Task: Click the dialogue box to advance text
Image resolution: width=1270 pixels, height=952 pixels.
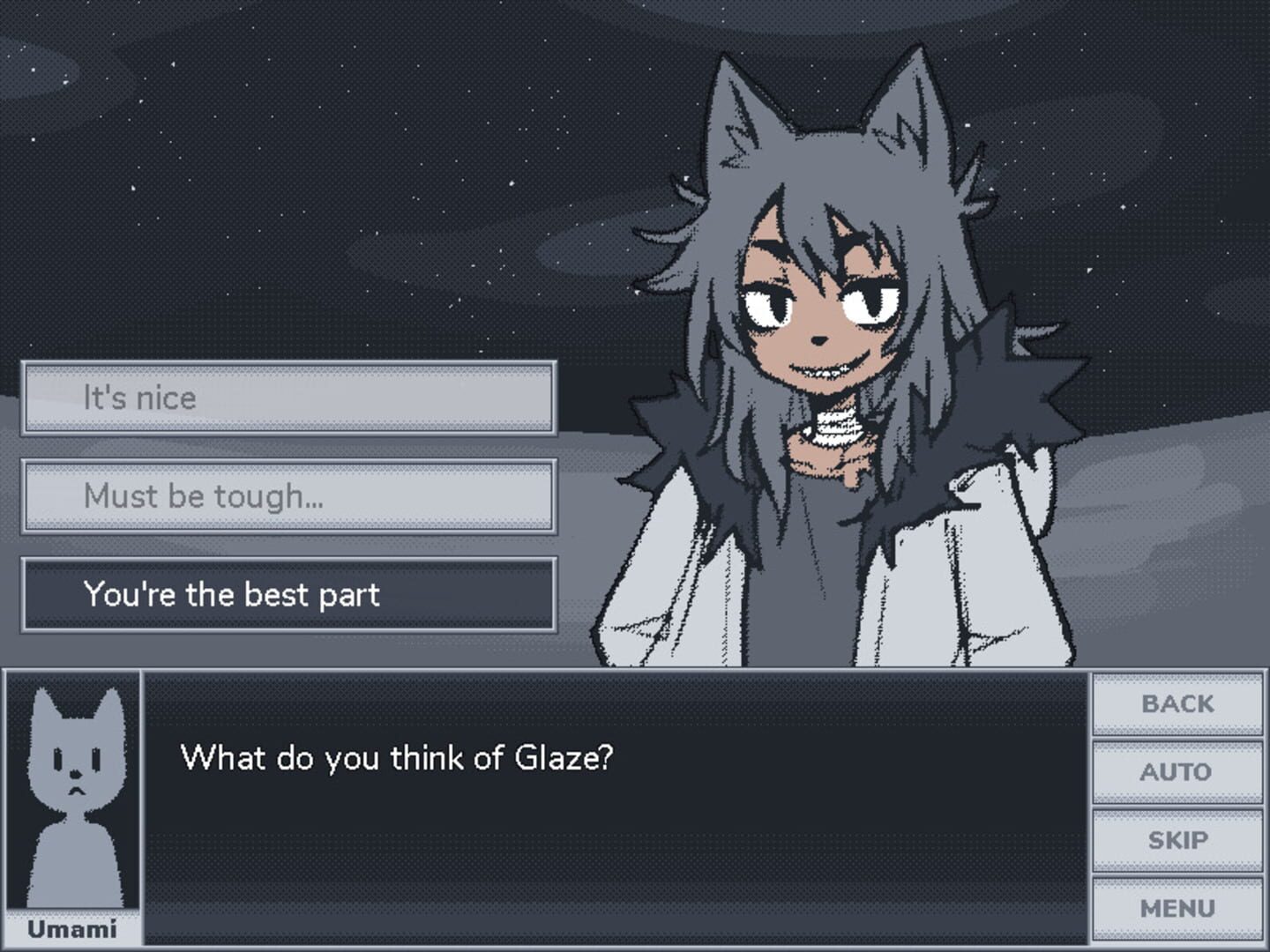Action: pyautogui.click(x=617, y=837)
